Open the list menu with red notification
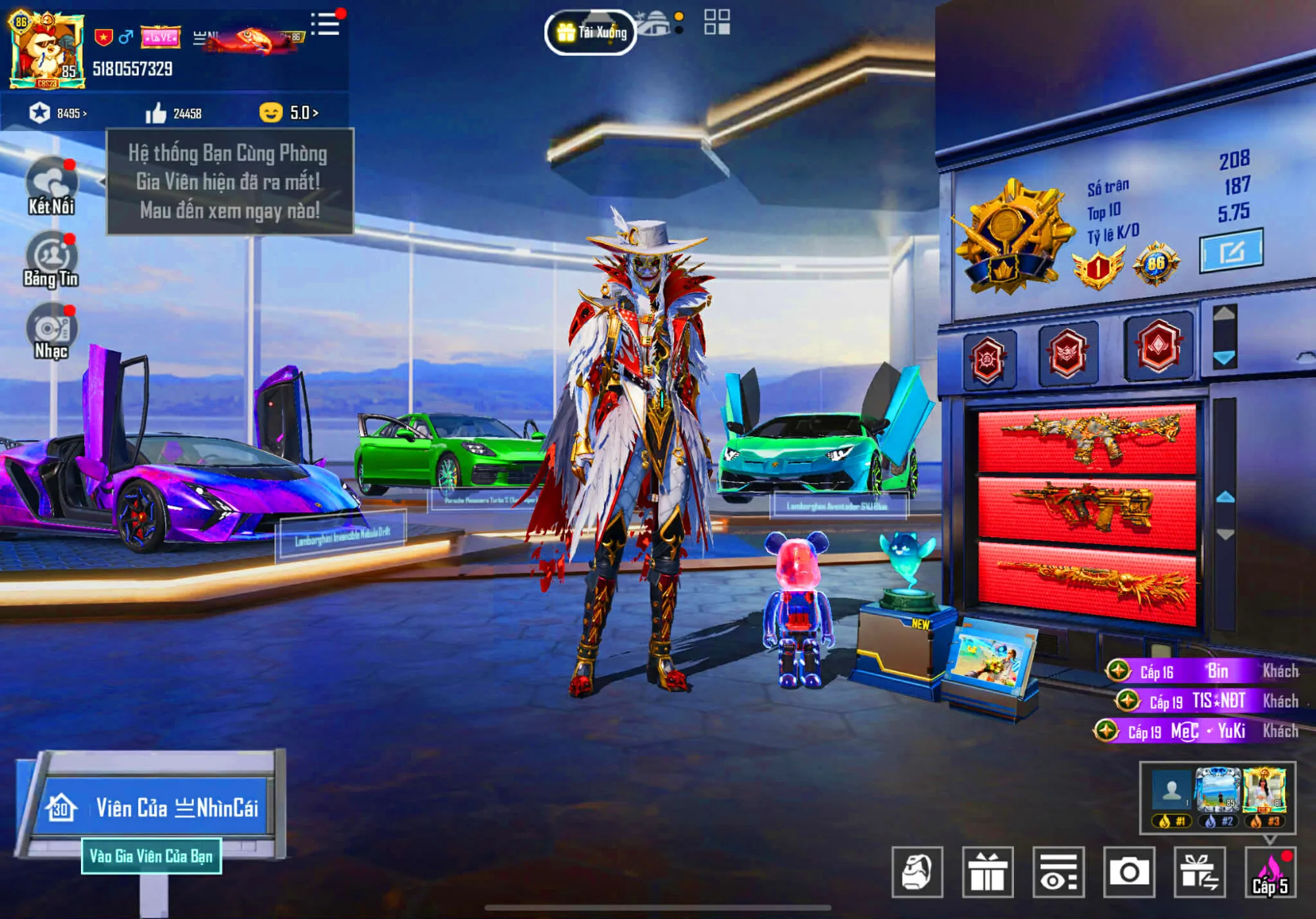 pos(325,24)
